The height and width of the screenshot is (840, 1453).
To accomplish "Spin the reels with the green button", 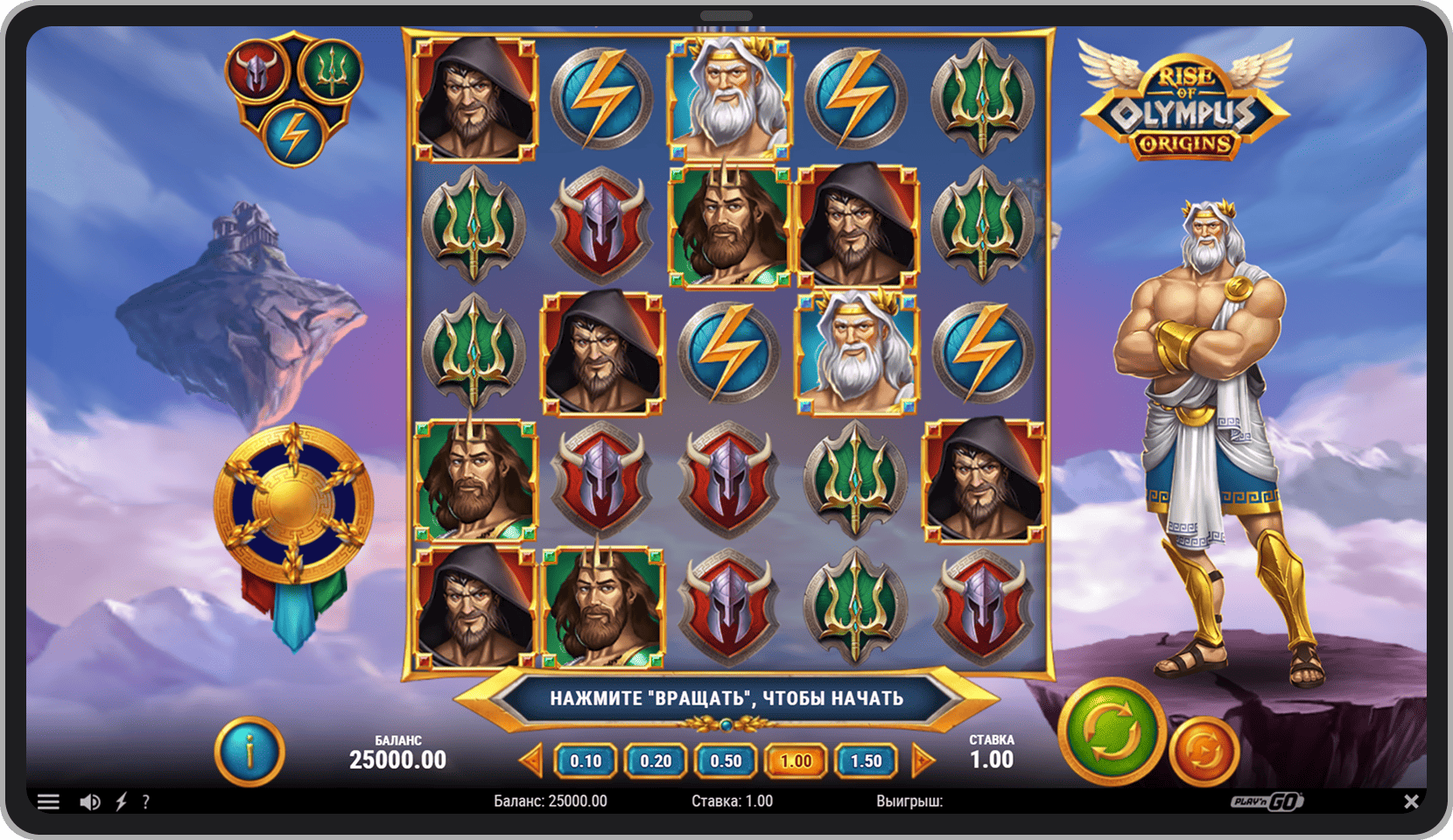I will coord(1112,732).
